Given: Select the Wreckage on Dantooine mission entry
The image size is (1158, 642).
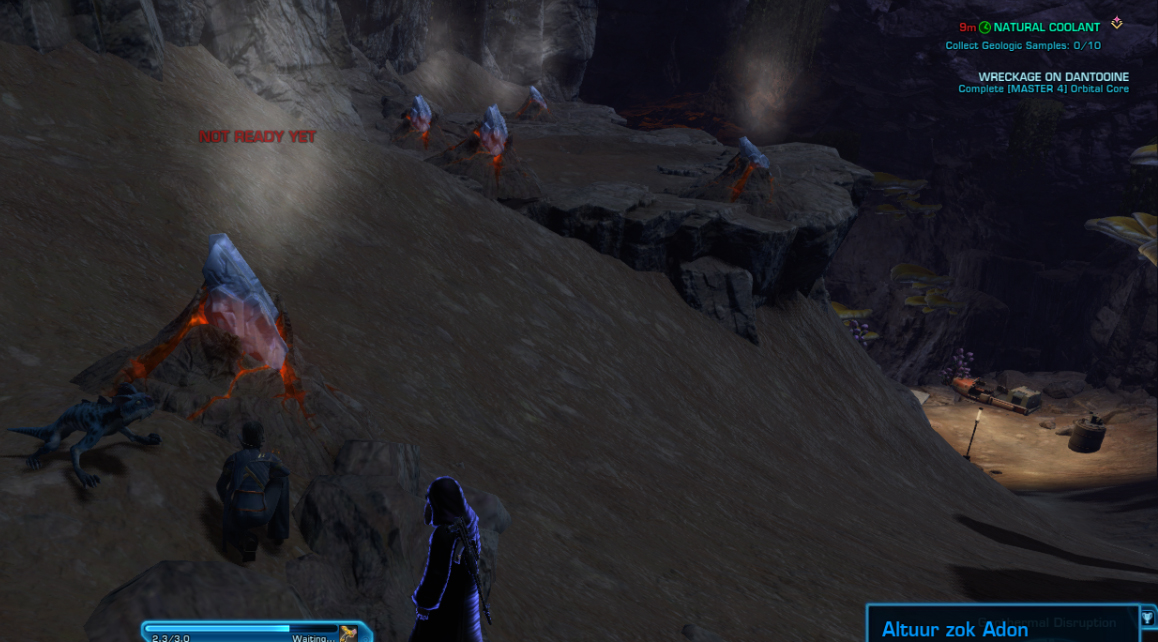Looking at the screenshot, I should (x=1053, y=77).
